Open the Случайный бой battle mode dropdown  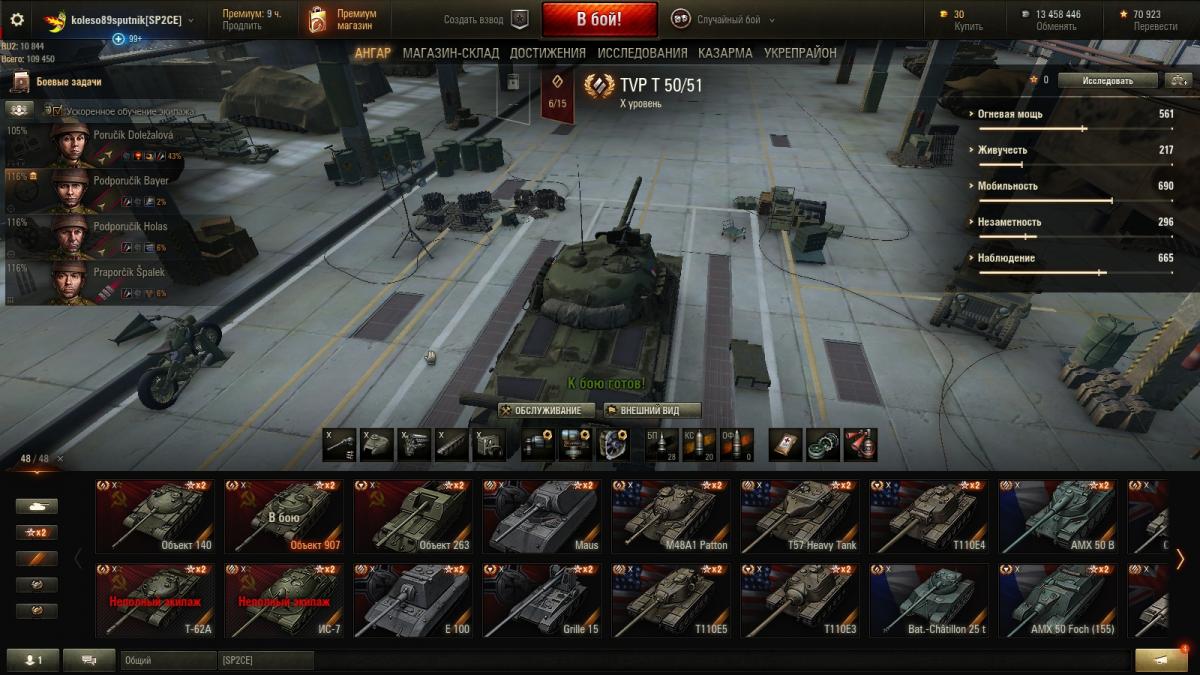tap(724, 19)
